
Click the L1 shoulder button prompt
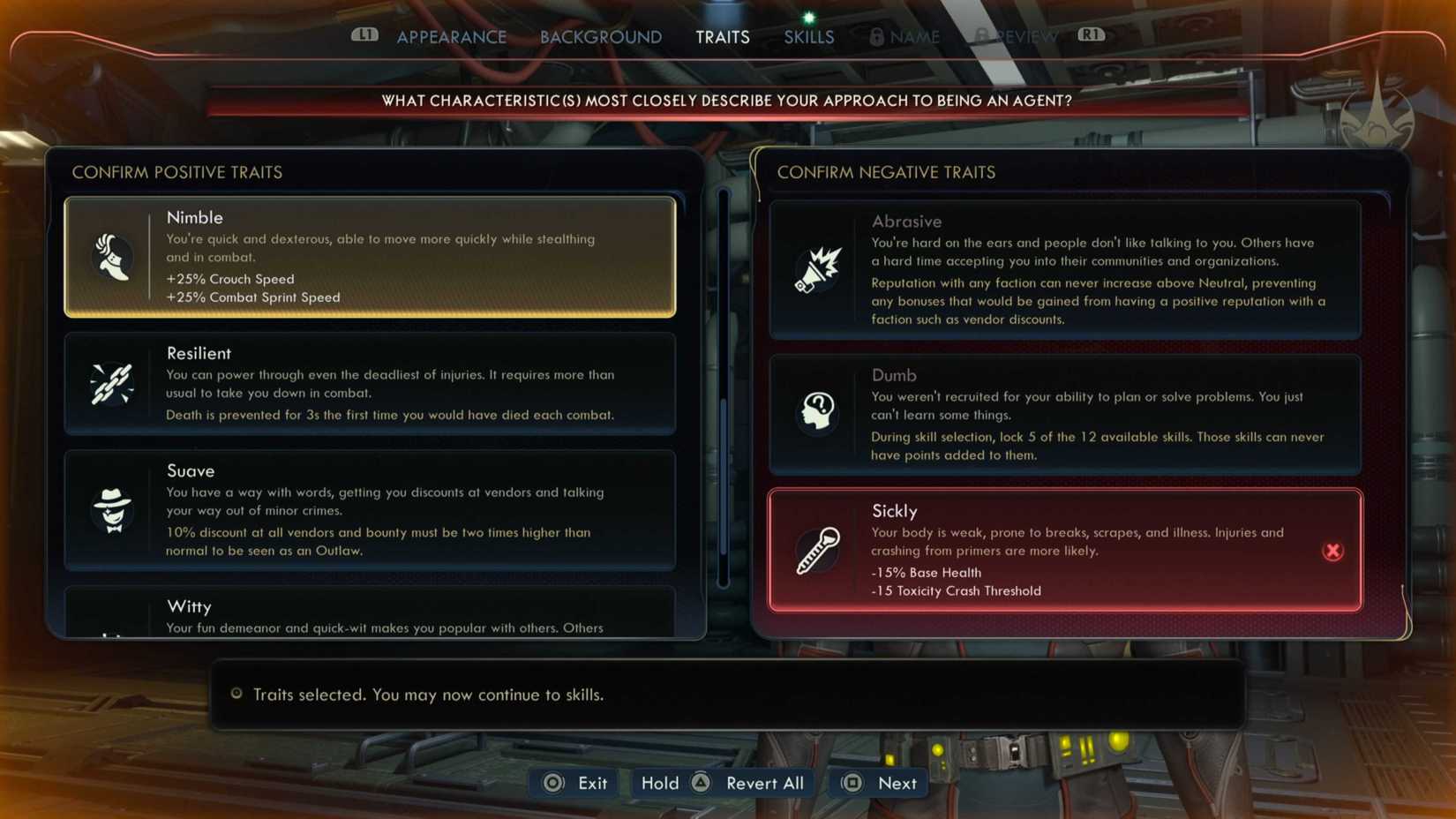click(364, 36)
